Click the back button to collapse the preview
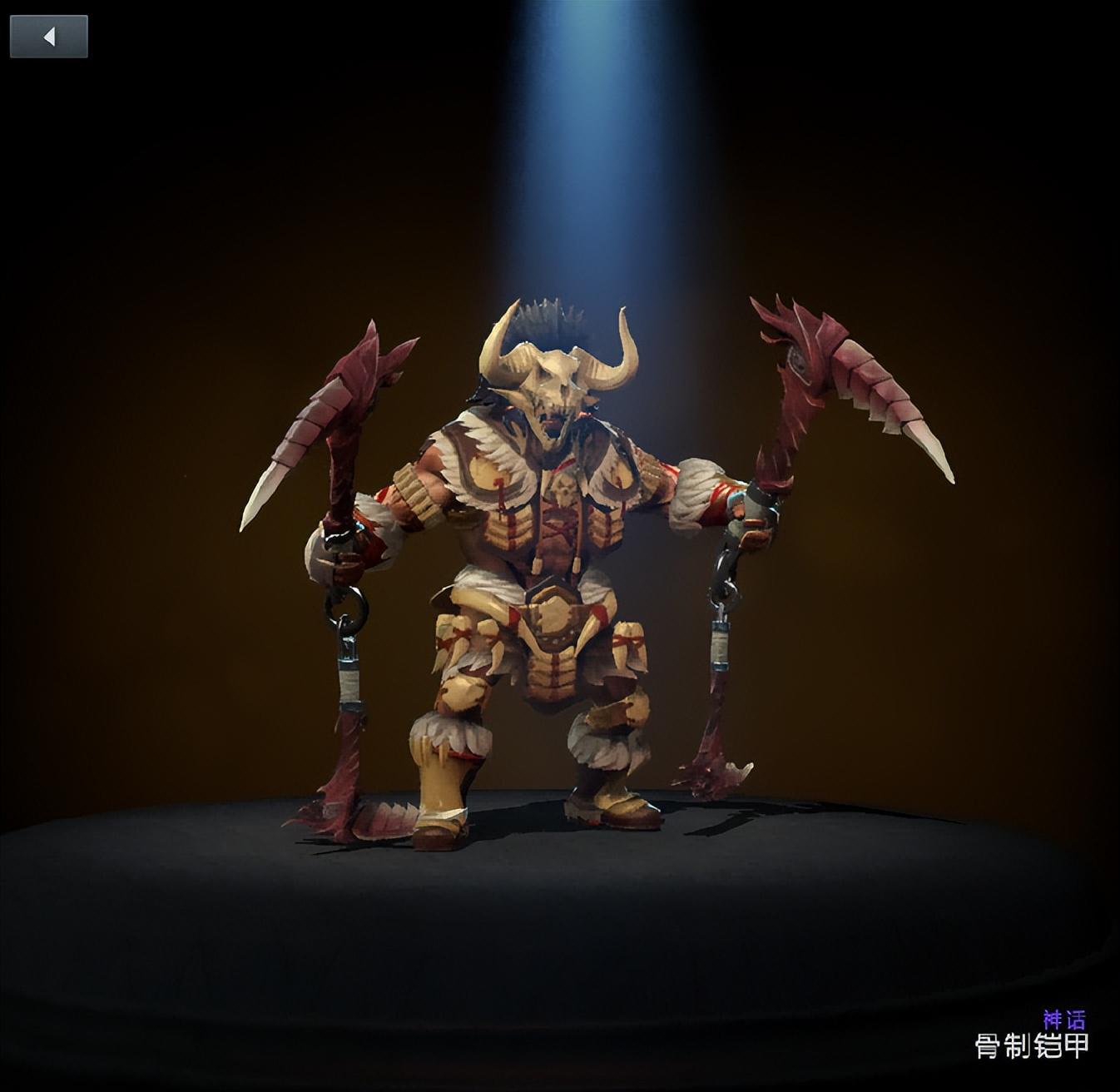1120x1092 pixels. pyautogui.click(x=47, y=37)
